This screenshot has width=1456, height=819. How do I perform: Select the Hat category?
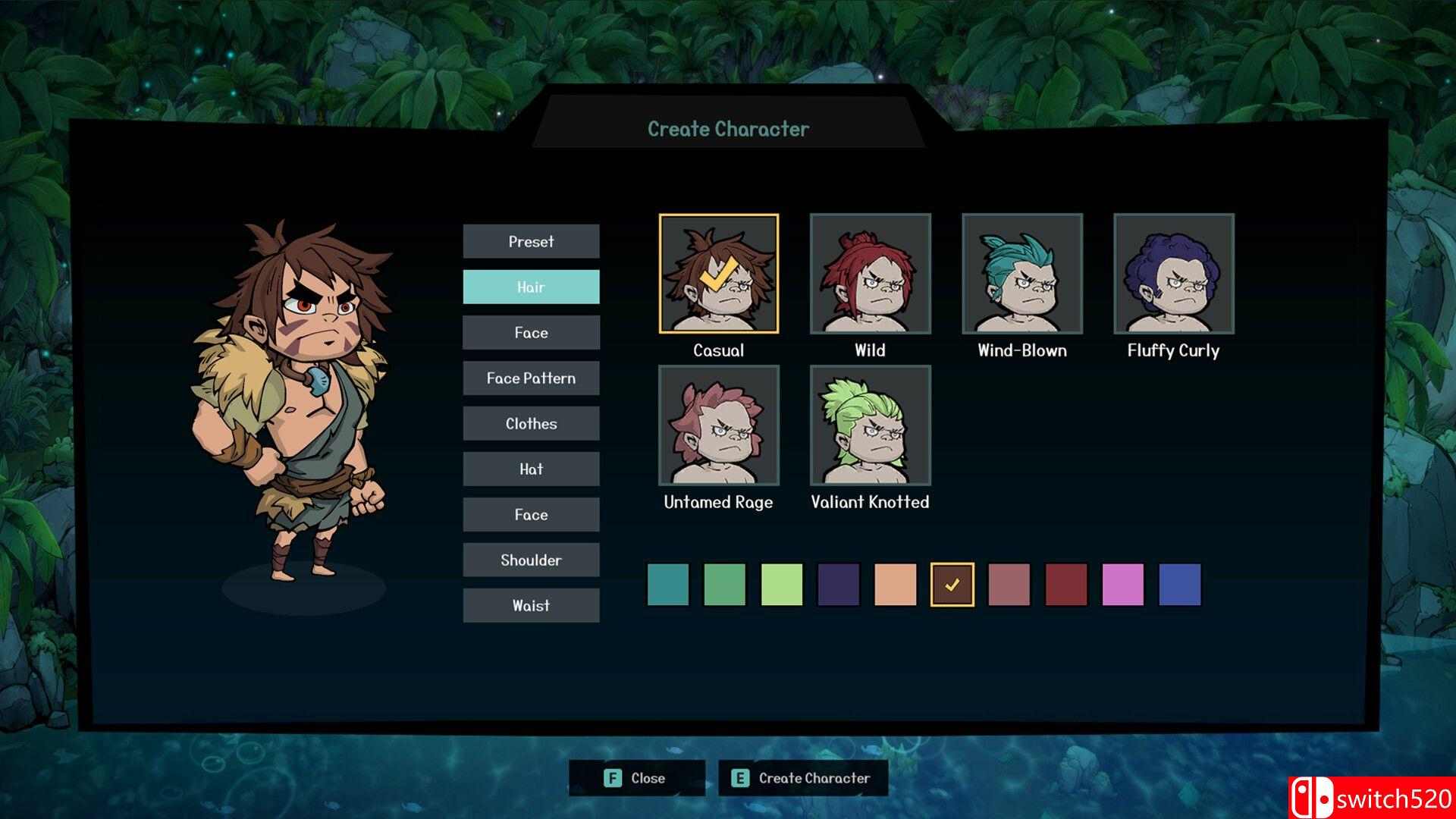(531, 469)
